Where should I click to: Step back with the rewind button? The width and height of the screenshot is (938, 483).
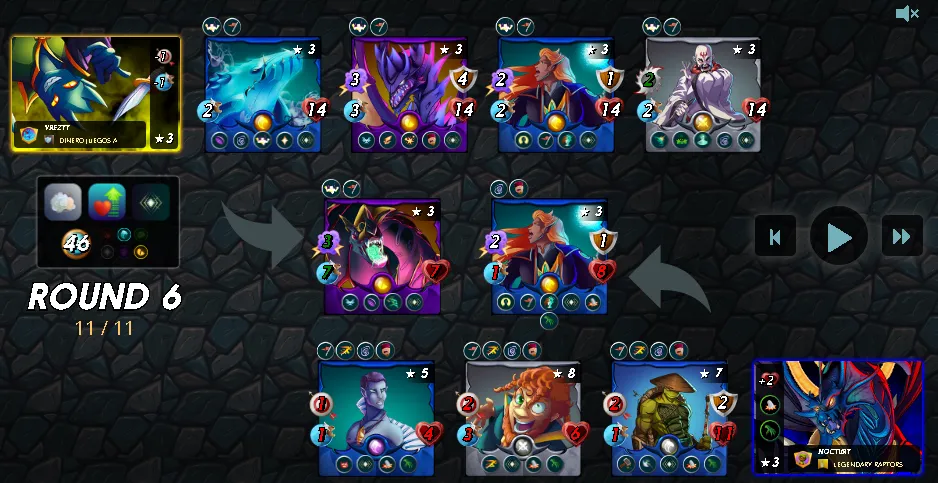(776, 237)
